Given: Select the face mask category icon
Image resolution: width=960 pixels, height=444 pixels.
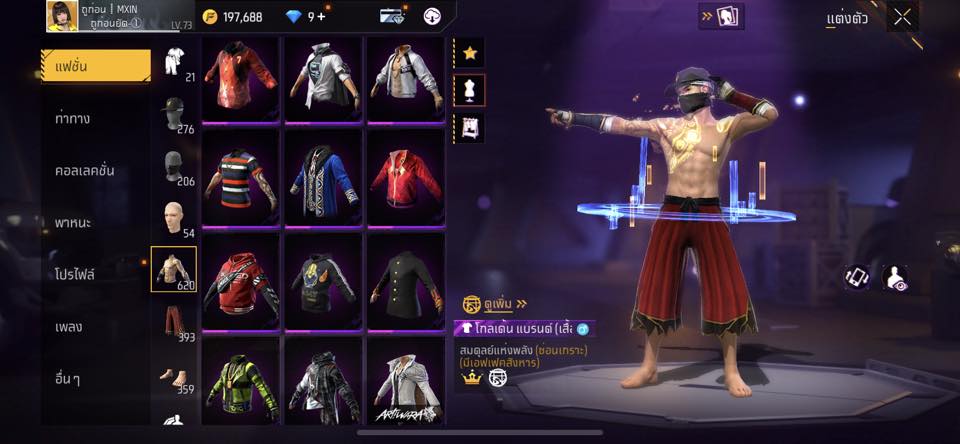Looking at the screenshot, I should point(174,165).
